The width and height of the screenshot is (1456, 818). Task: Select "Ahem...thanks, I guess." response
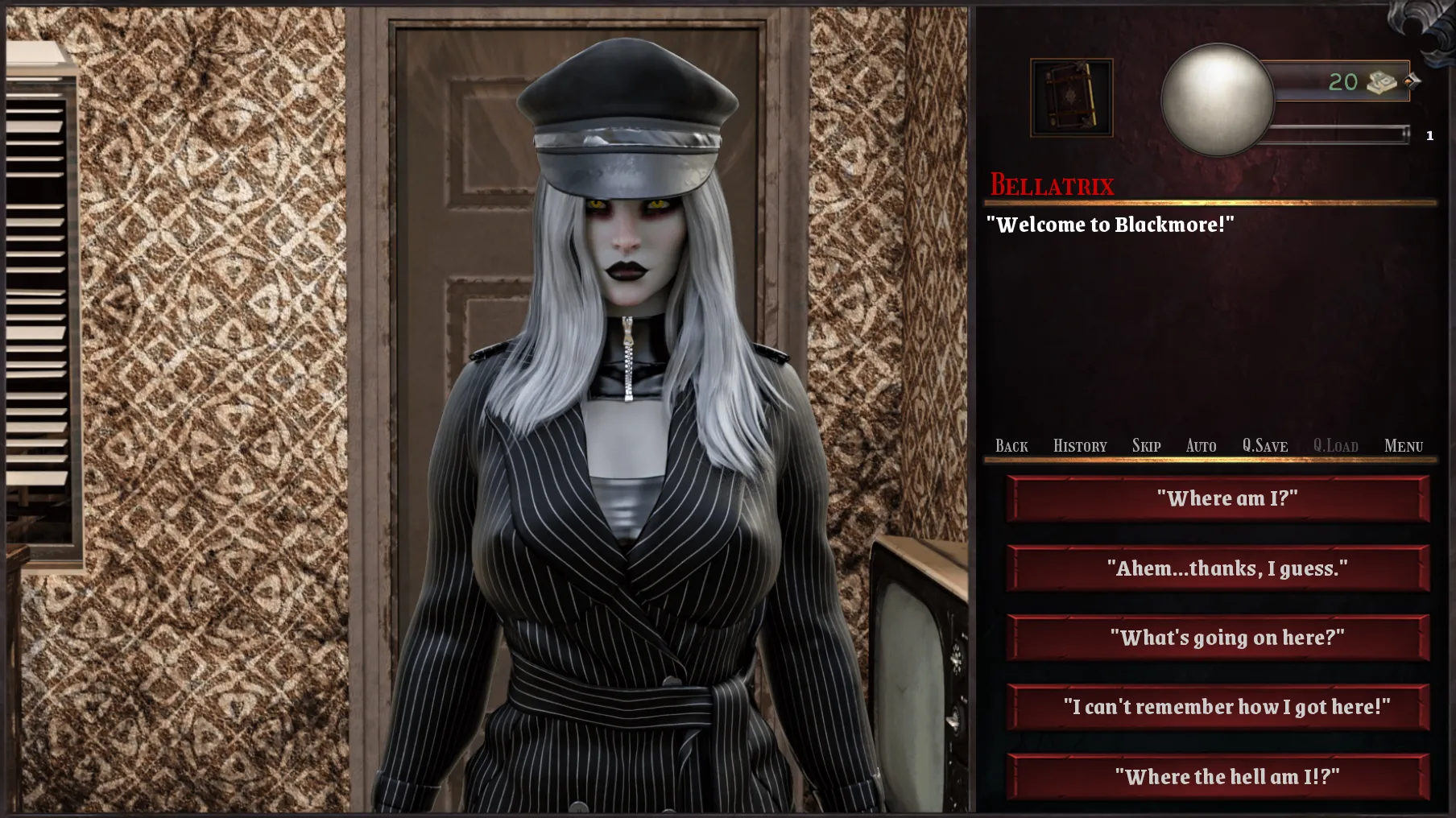(1218, 568)
